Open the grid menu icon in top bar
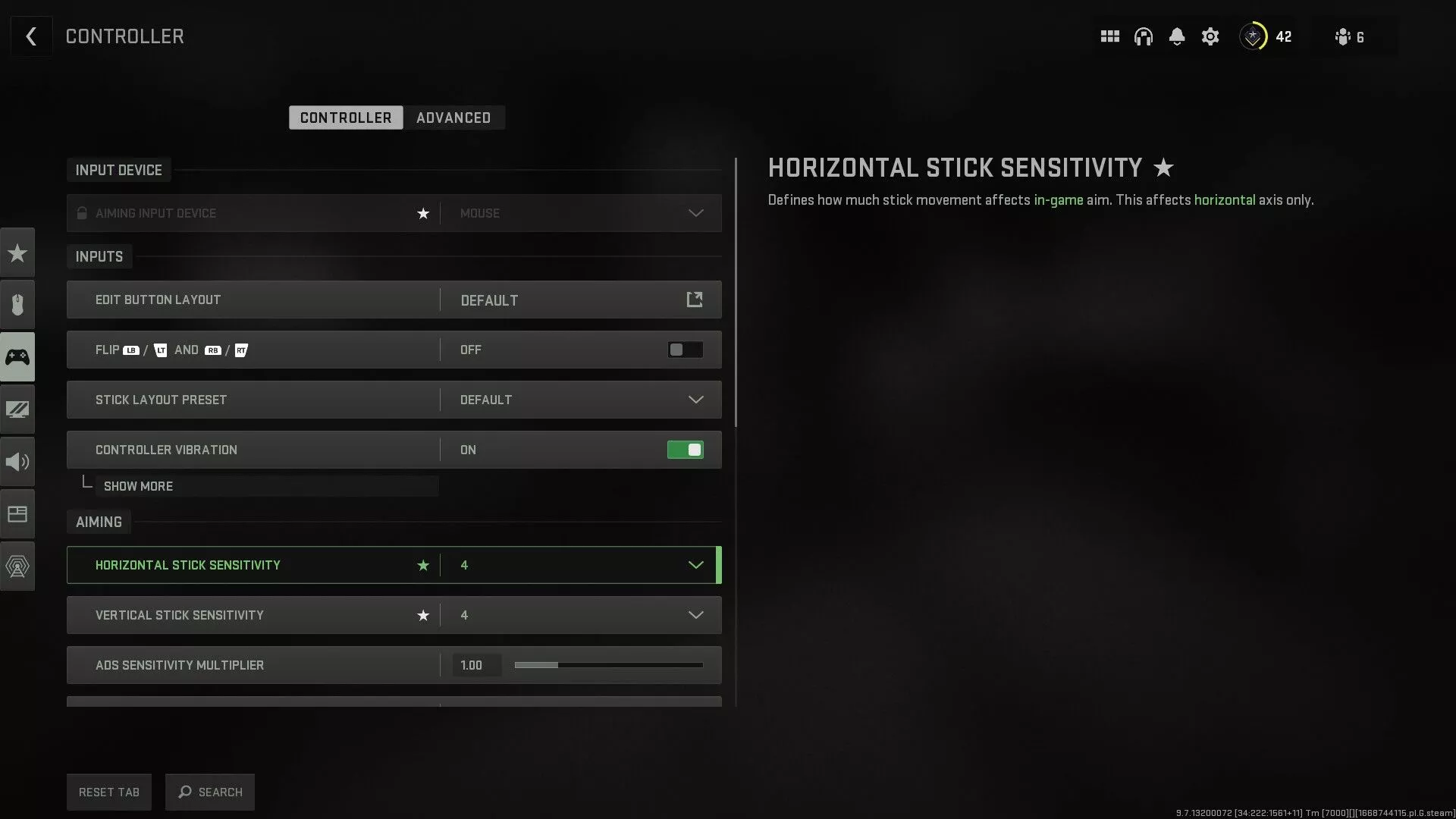The width and height of the screenshot is (1456, 819). (x=1109, y=36)
